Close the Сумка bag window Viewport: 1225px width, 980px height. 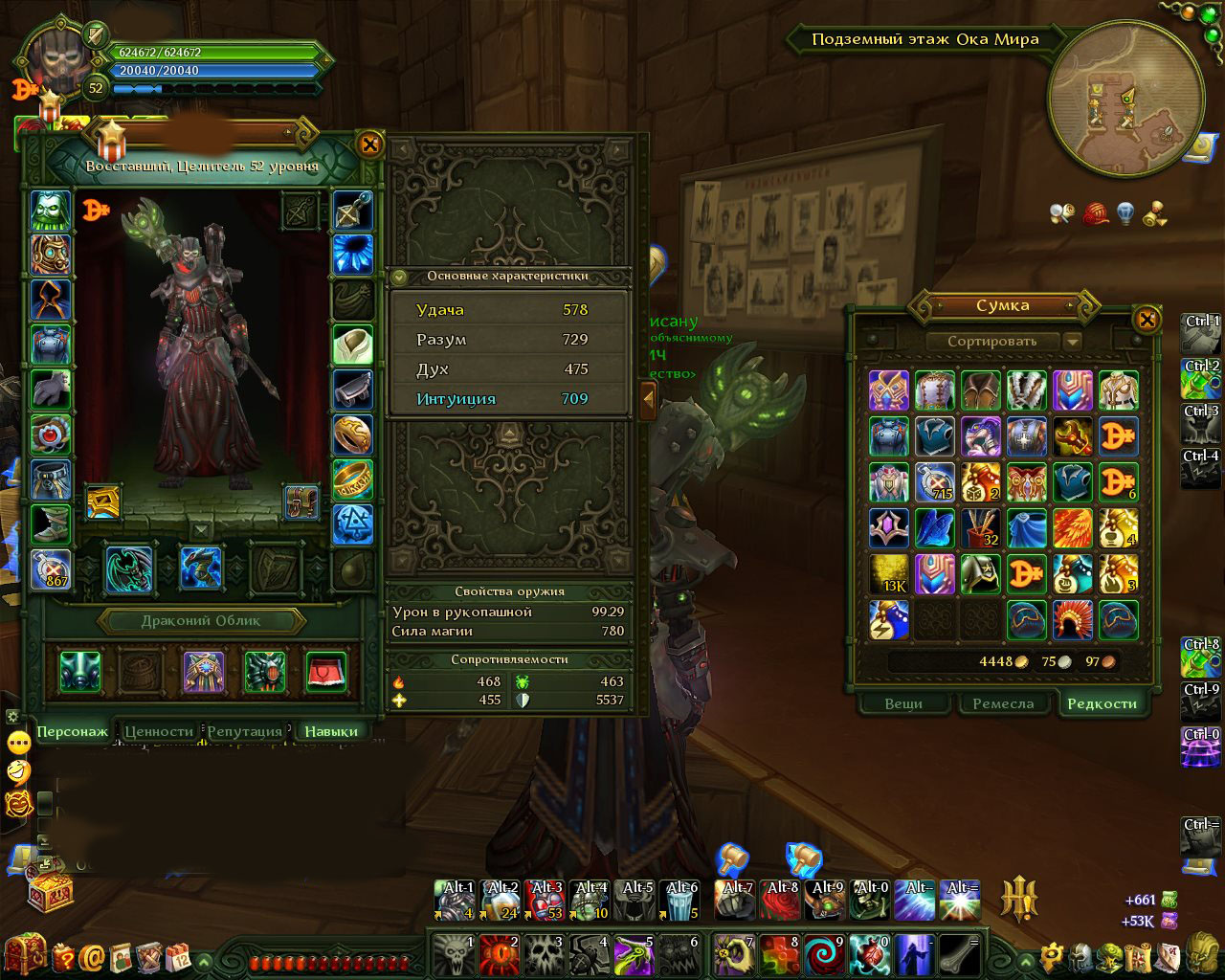point(1147,319)
